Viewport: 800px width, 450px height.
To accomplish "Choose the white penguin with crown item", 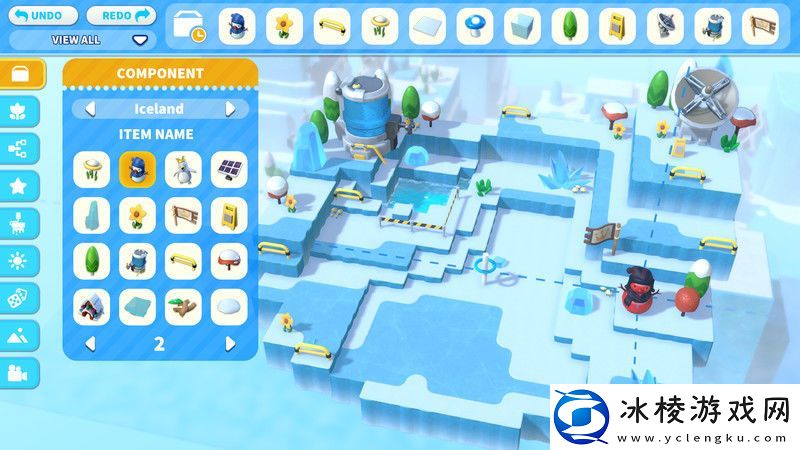I will [x=183, y=169].
